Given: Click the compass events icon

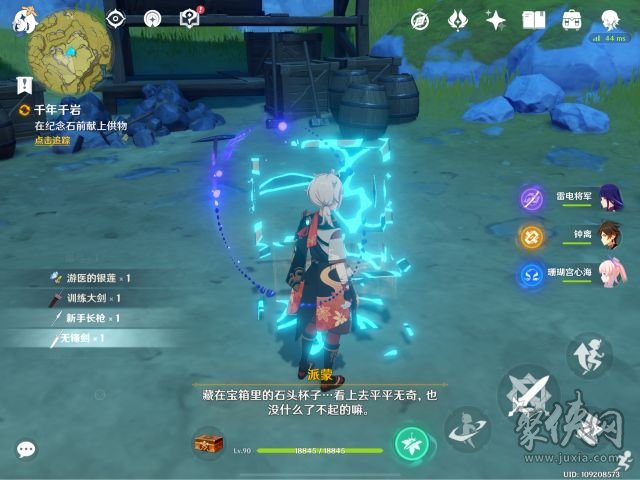Looking at the screenshot, I should [421, 19].
